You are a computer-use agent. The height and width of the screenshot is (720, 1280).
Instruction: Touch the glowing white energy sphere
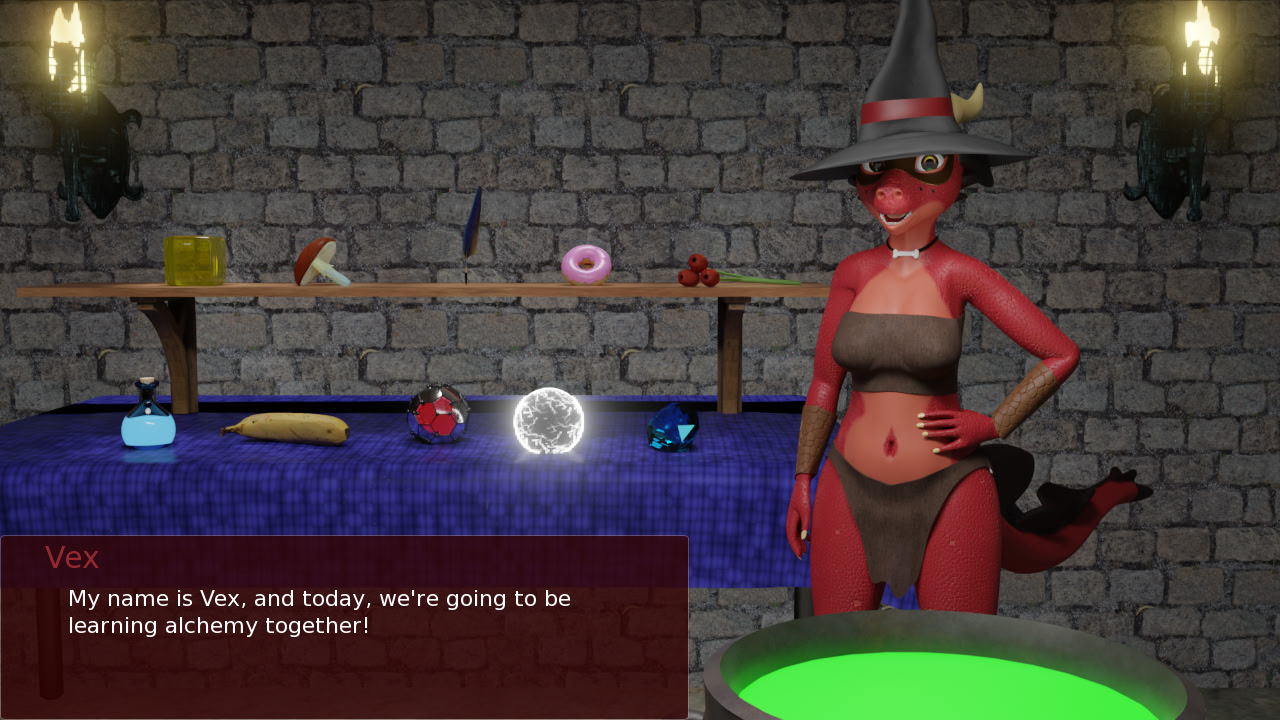pyautogui.click(x=550, y=421)
